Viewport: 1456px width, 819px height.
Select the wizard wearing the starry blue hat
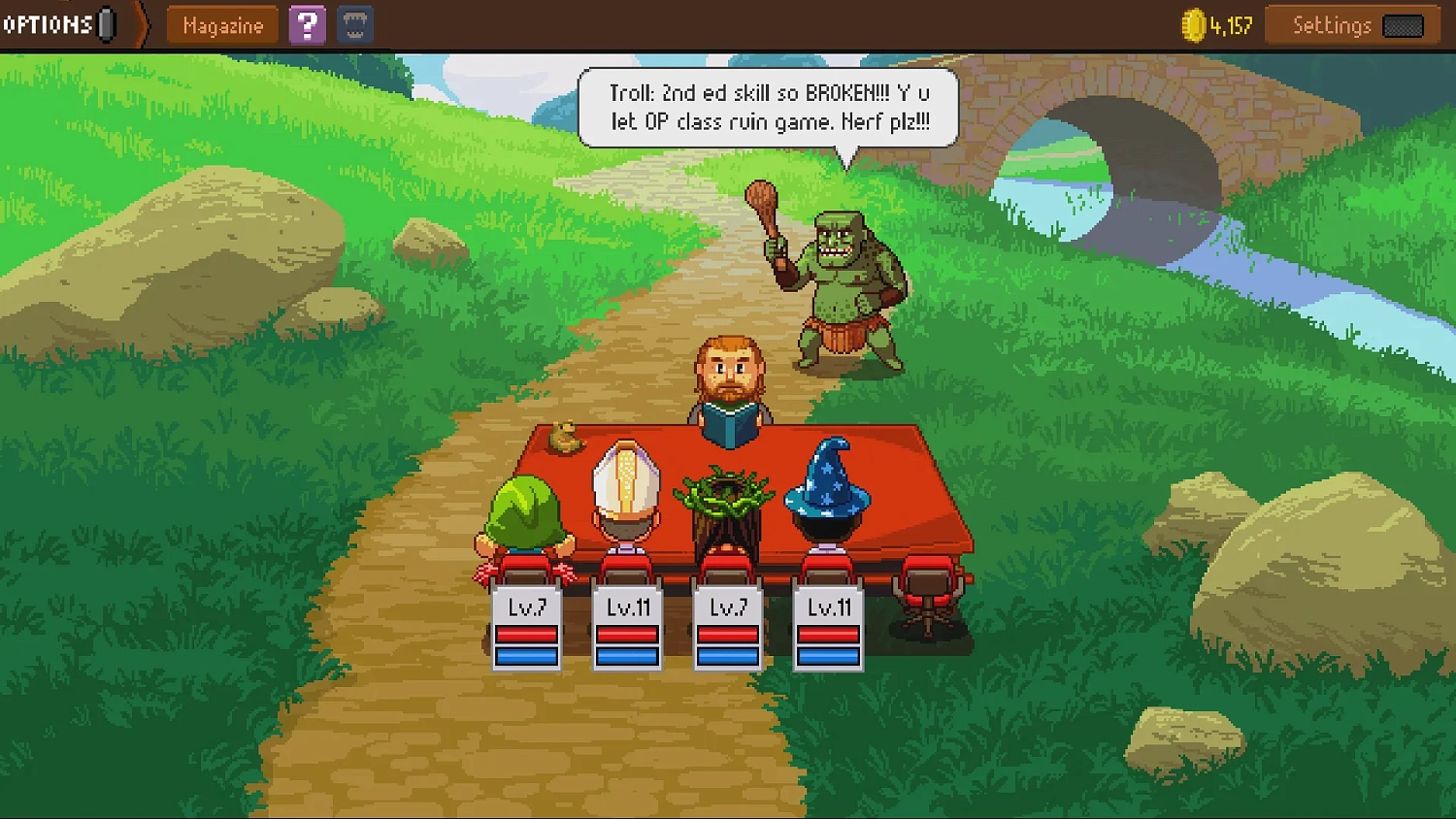(x=826, y=495)
